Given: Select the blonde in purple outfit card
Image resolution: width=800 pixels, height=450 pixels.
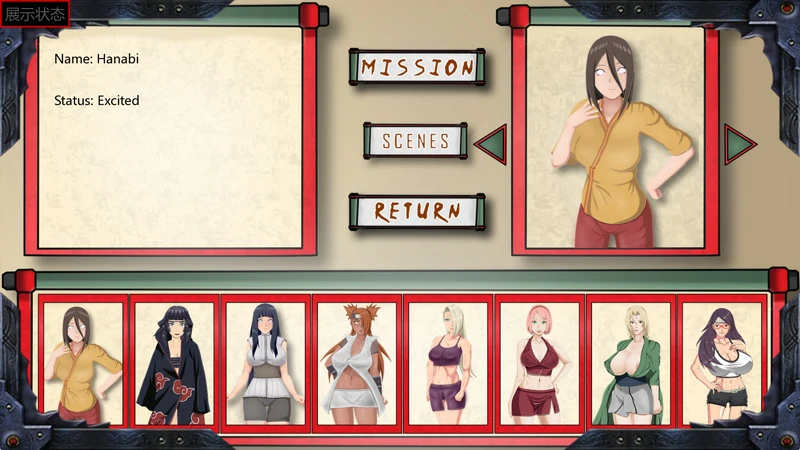Looking at the screenshot, I should click(x=448, y=362).
